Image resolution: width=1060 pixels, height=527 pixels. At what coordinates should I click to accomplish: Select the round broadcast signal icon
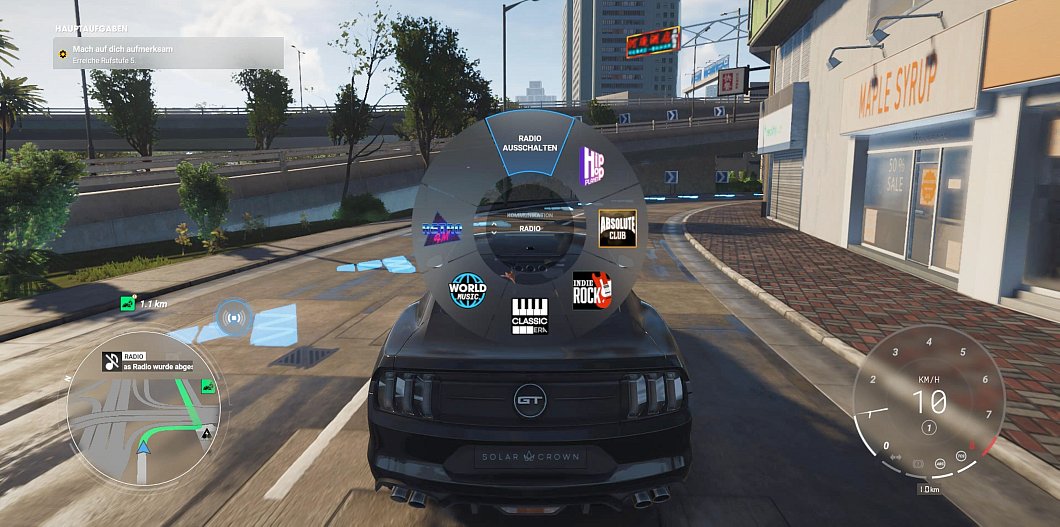point(234,318)
